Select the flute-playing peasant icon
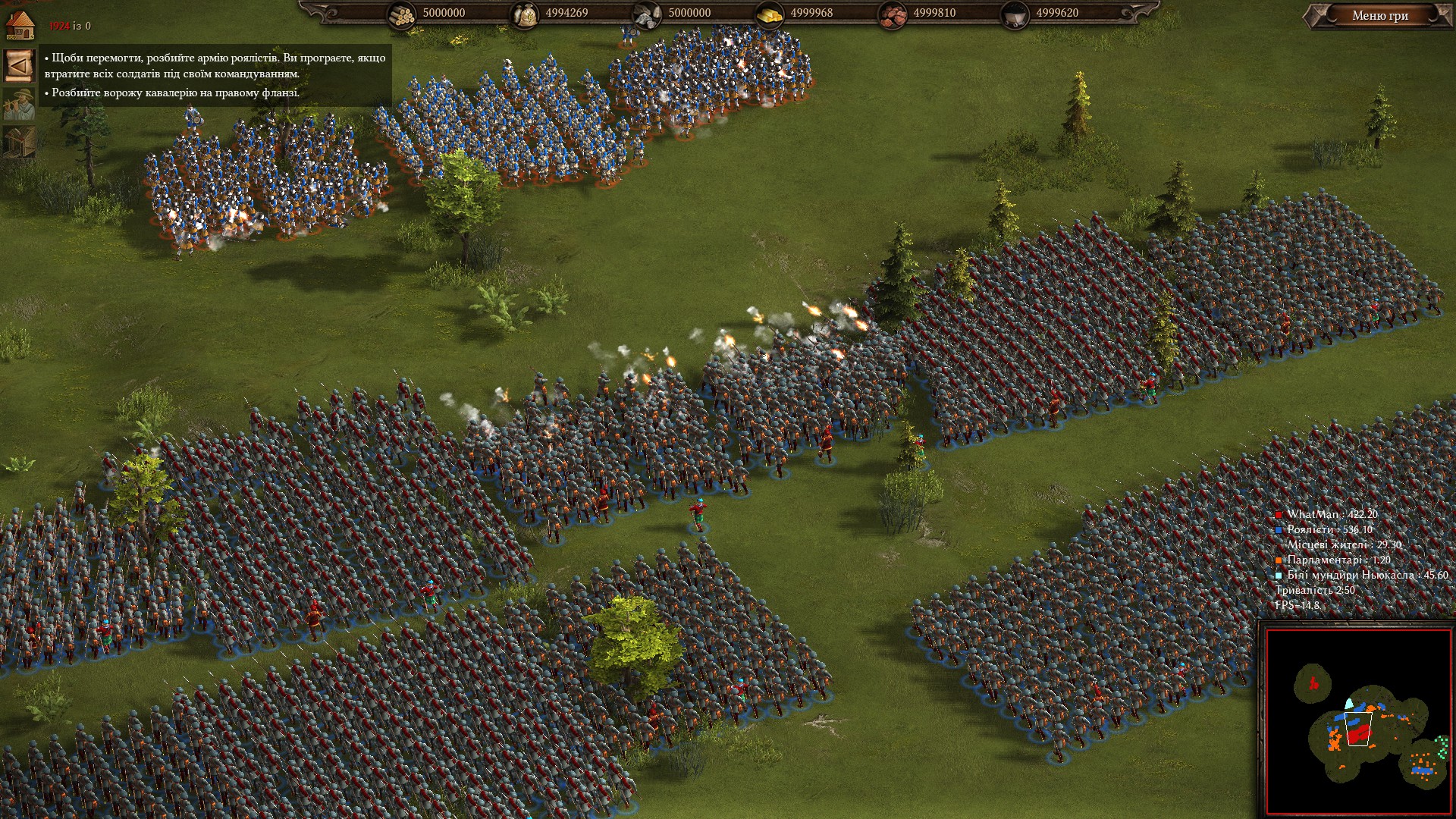Image resolution: width=1456 pixels, height=819 pixels. (19, 104)
